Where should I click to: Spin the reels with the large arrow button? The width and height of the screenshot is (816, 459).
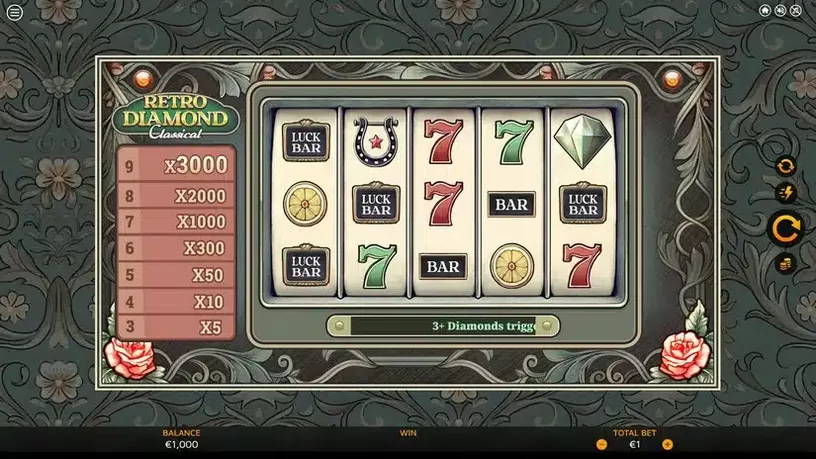pos(785,229)
